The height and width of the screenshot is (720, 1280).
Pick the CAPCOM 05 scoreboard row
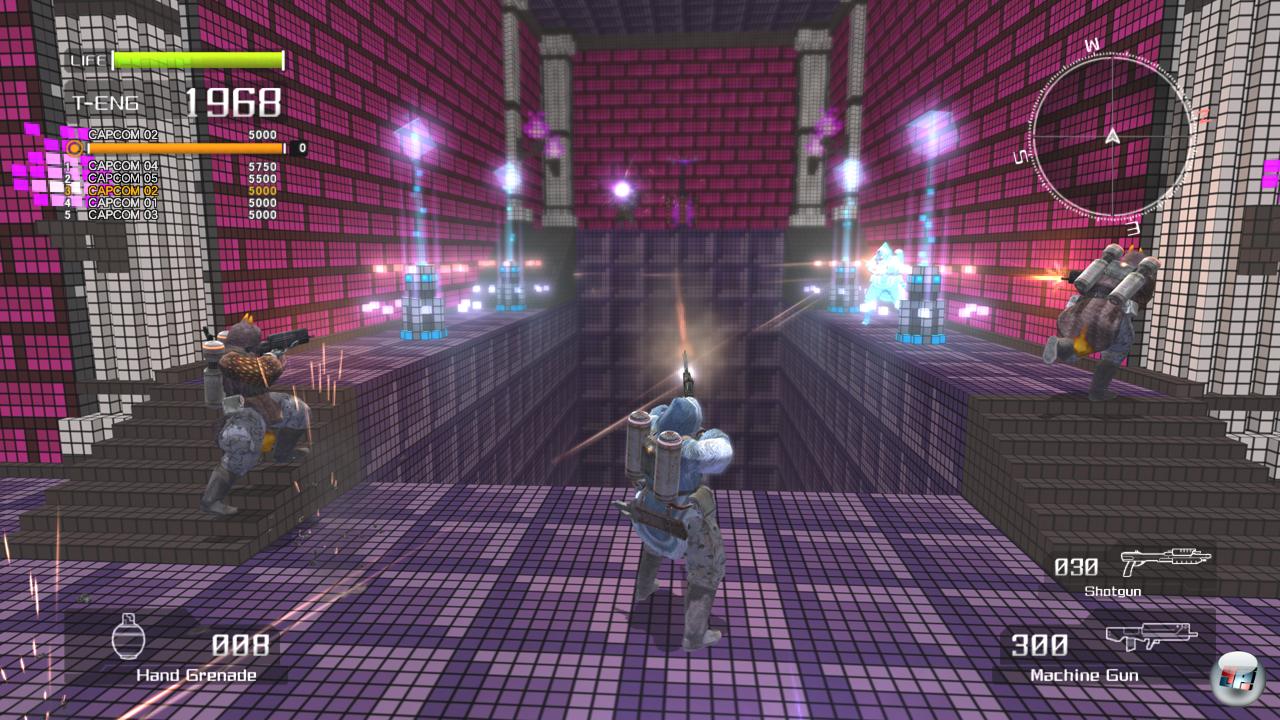(123, 178)
